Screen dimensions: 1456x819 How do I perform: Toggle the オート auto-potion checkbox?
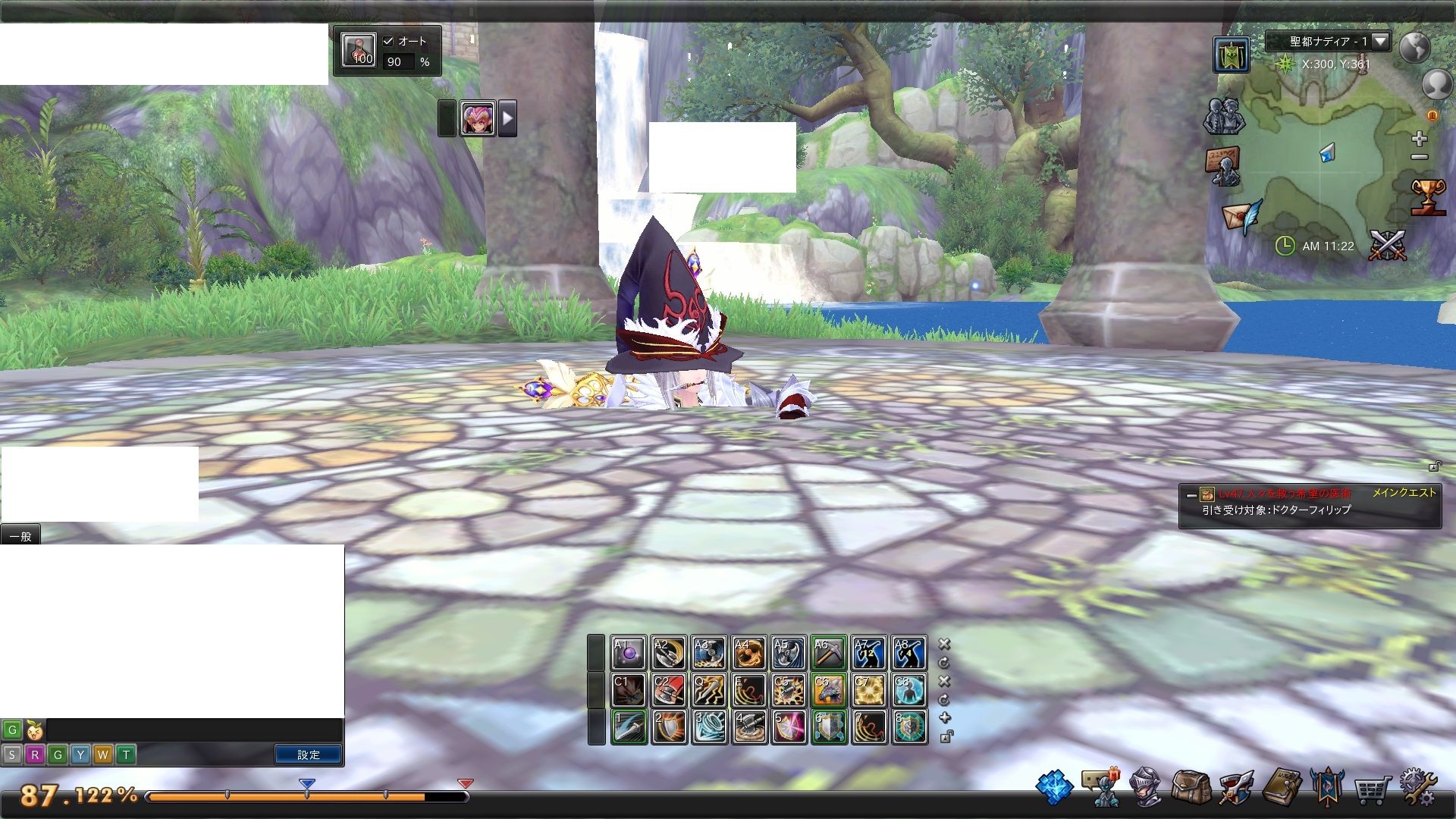(x=388, y=42)
